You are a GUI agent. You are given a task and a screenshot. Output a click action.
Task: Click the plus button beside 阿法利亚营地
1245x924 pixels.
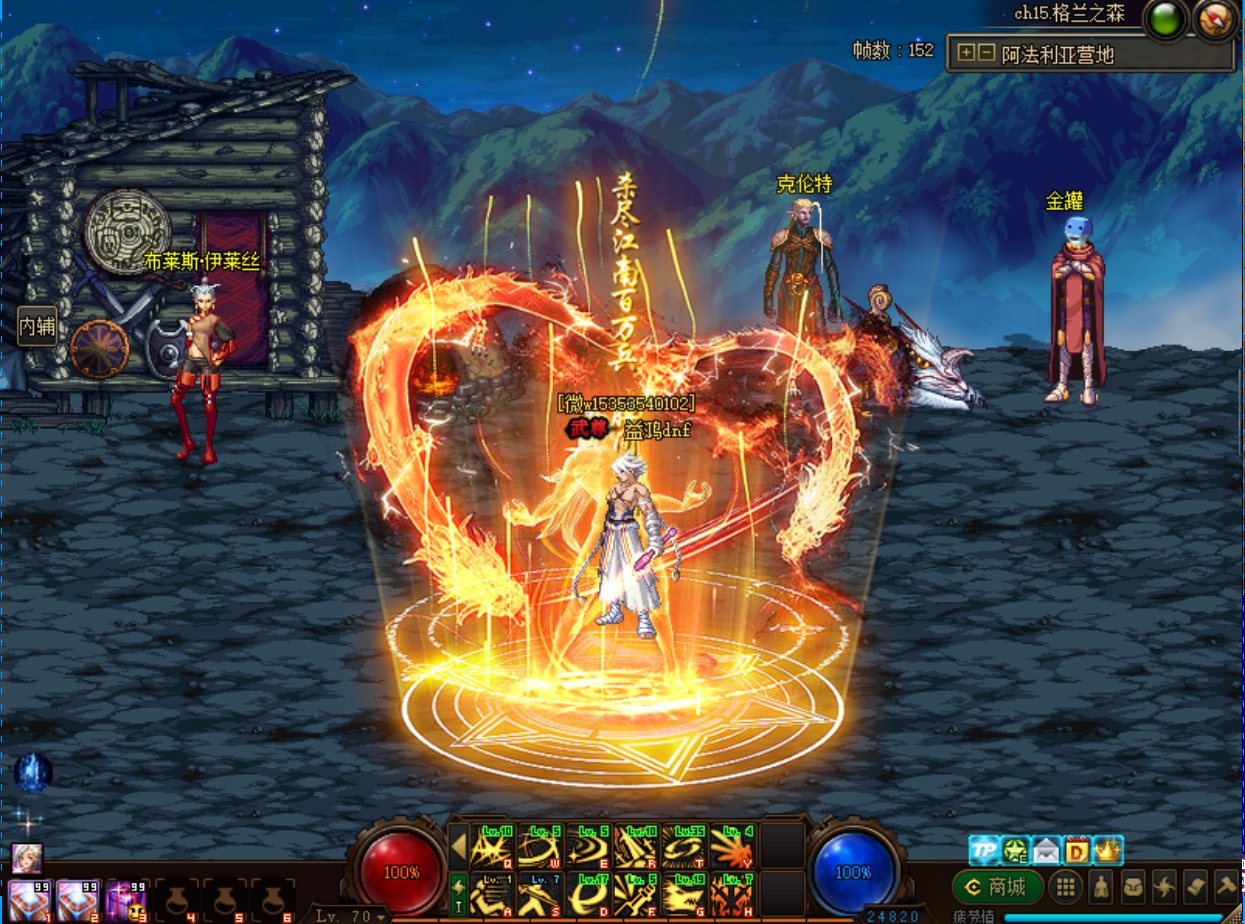965,53
